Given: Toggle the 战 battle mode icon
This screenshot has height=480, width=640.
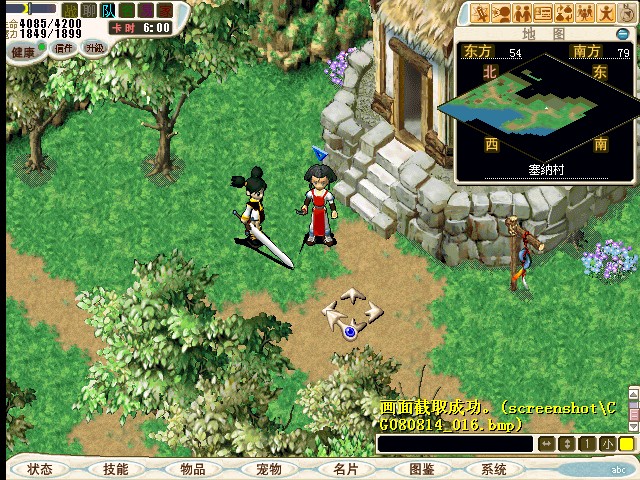Looking at the screenshot, I should [x=70, y=10].
